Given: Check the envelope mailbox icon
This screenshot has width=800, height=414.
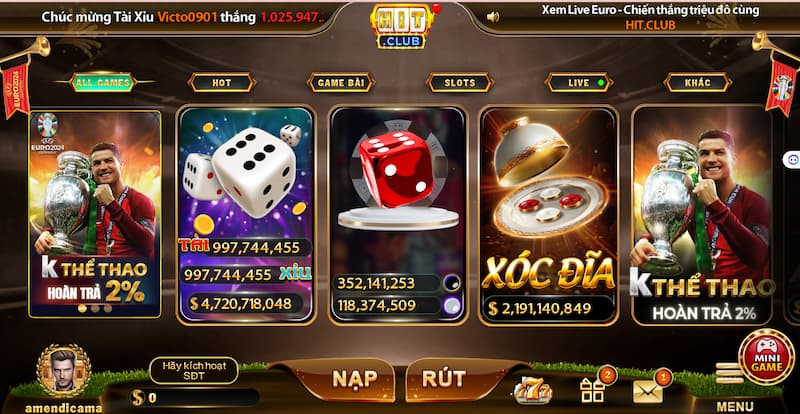Looking at the screenshot, I should tap(647, 388).
